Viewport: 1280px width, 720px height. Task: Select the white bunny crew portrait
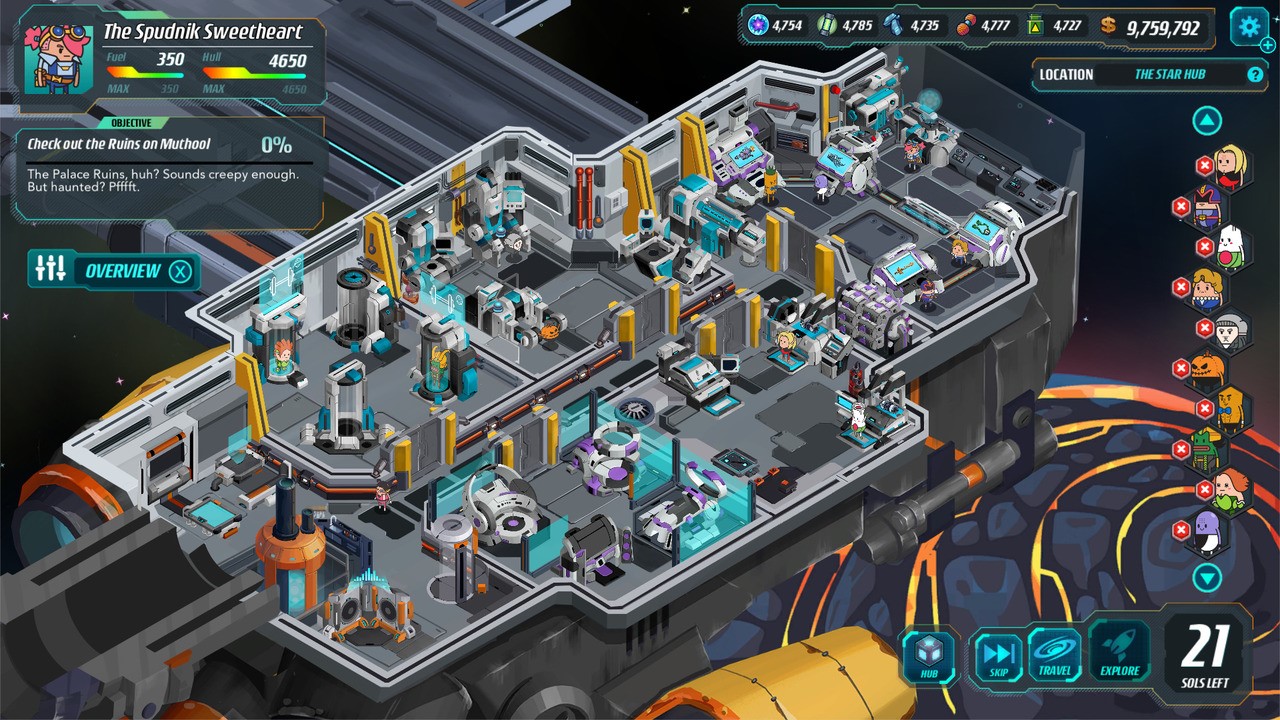[x=1232, y=247]
